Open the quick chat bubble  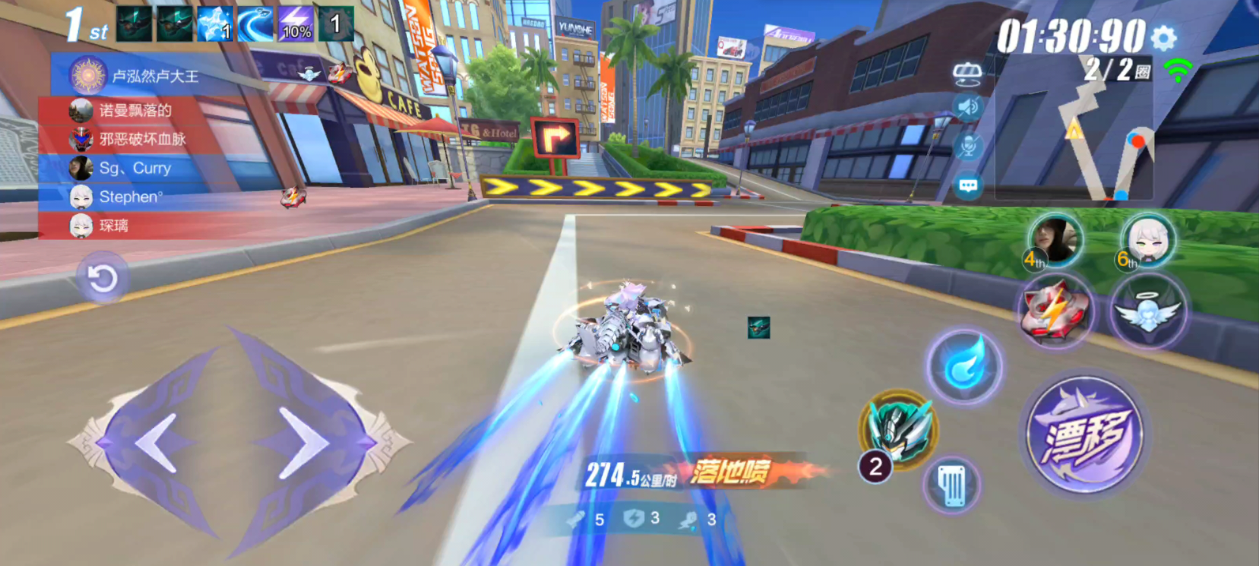click(968, 185)
